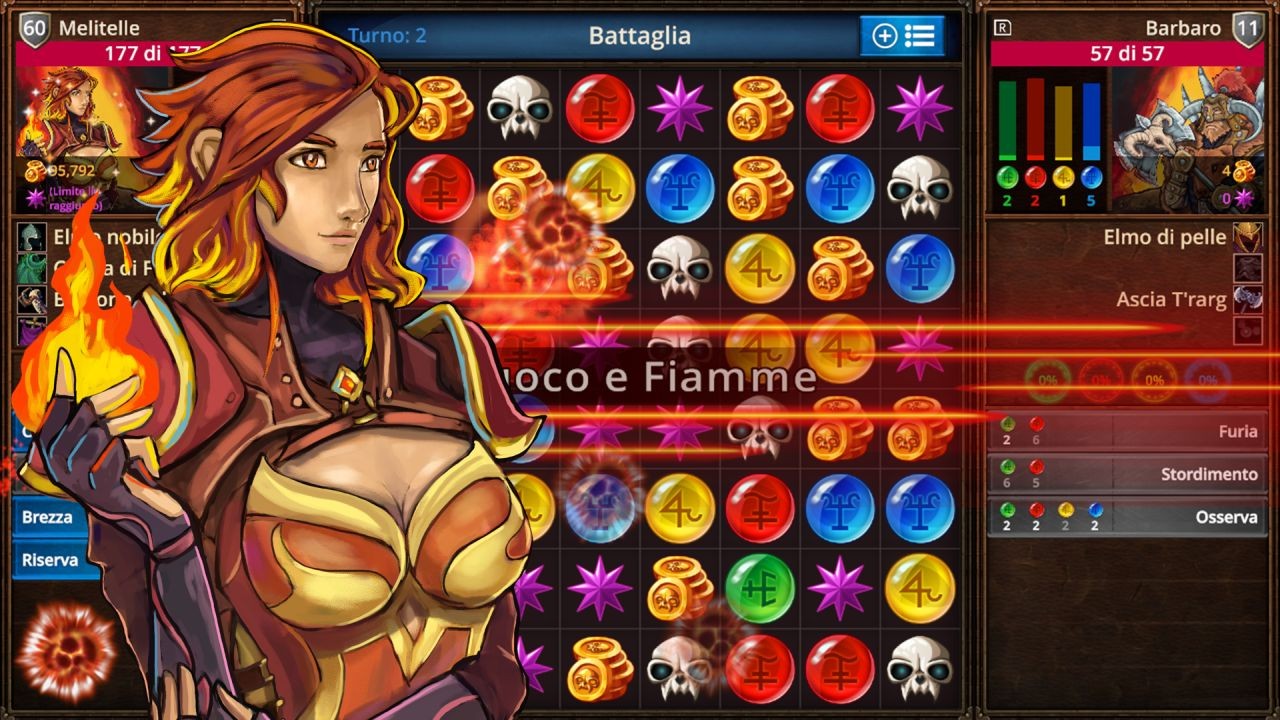
Task: Cast the Brezza spell
Action: [48, 517]
